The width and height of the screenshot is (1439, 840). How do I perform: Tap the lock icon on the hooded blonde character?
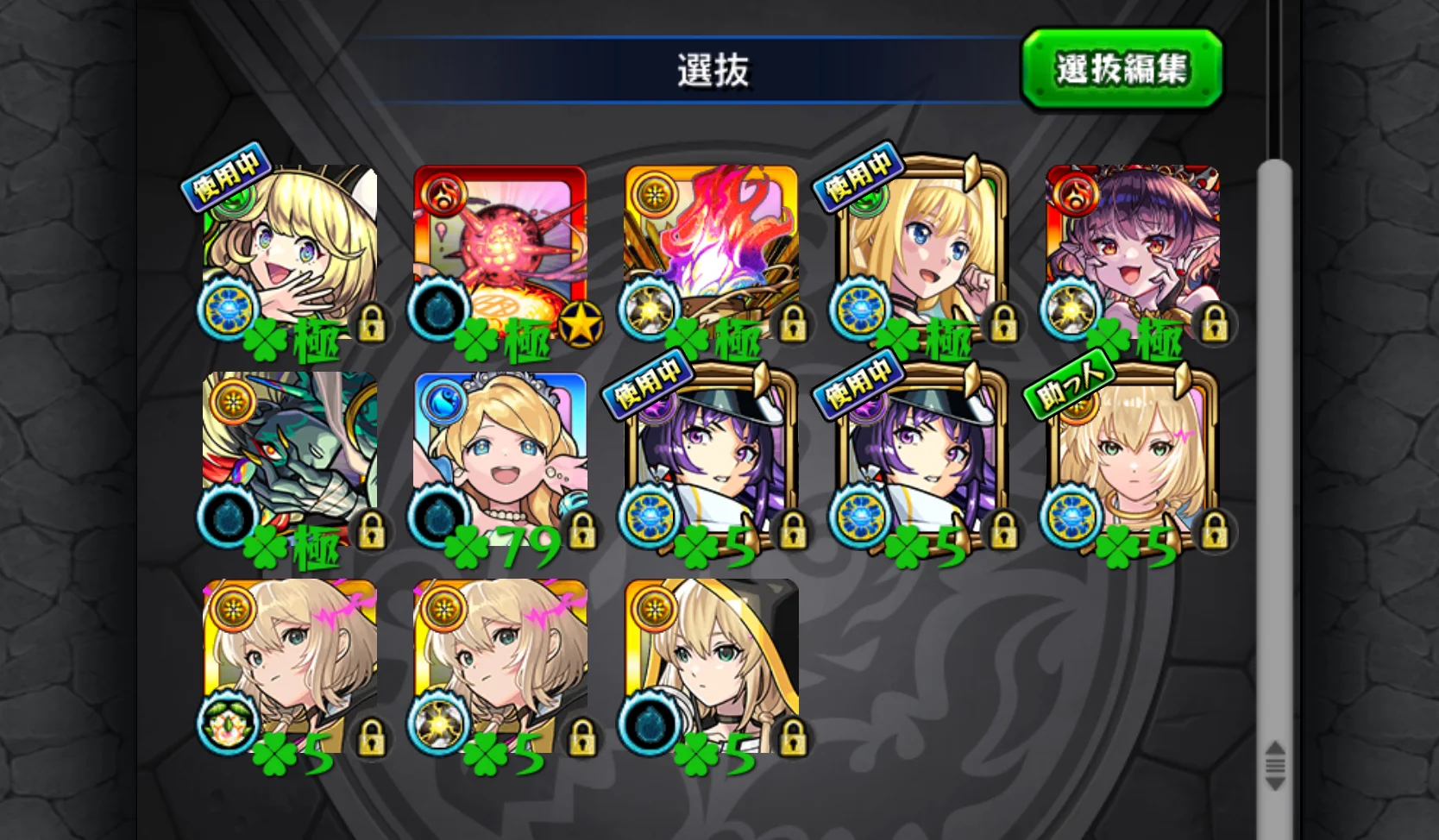pos(792,738)
